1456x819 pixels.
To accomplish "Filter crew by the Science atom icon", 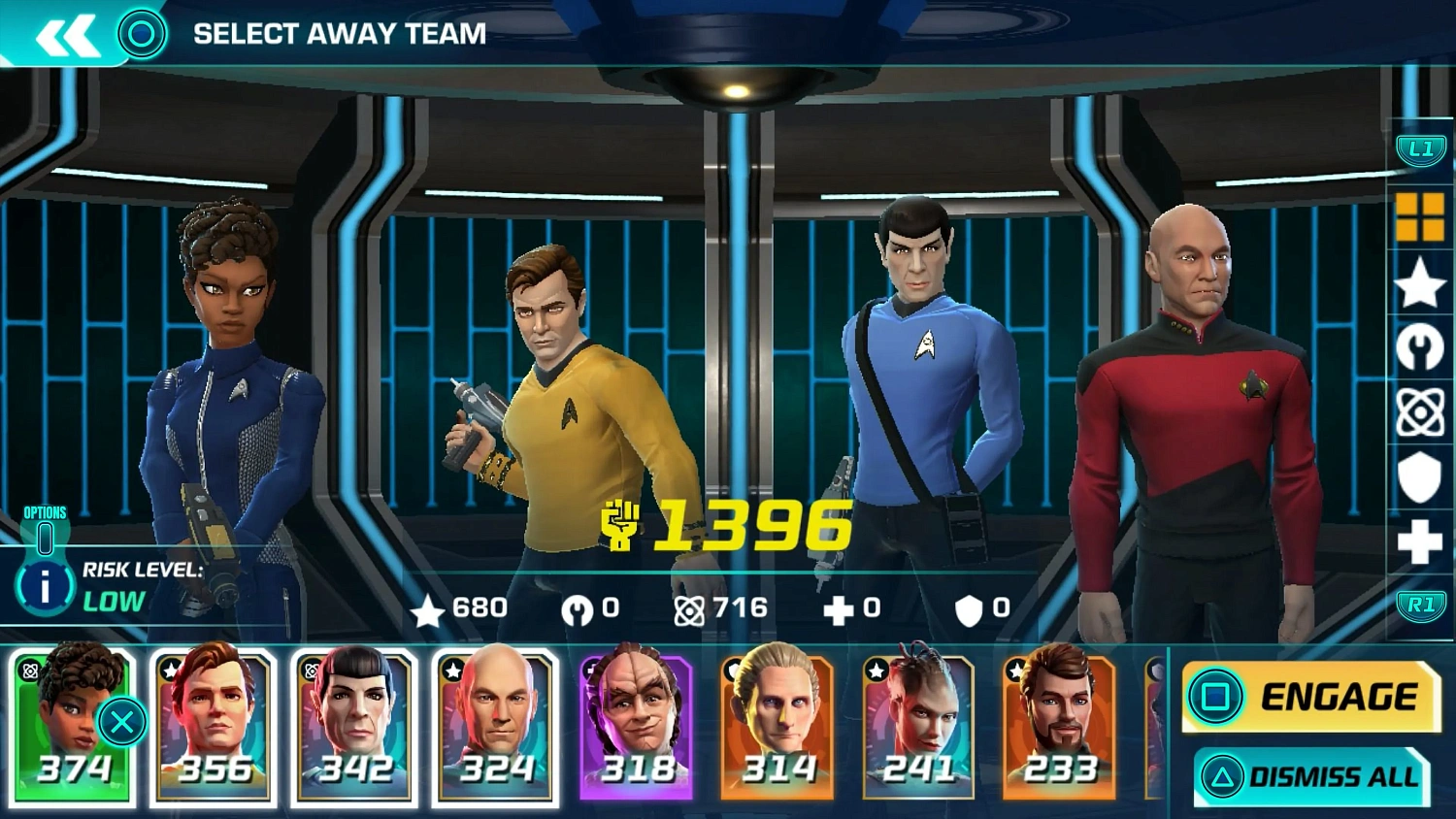I will click(1419, 411).
